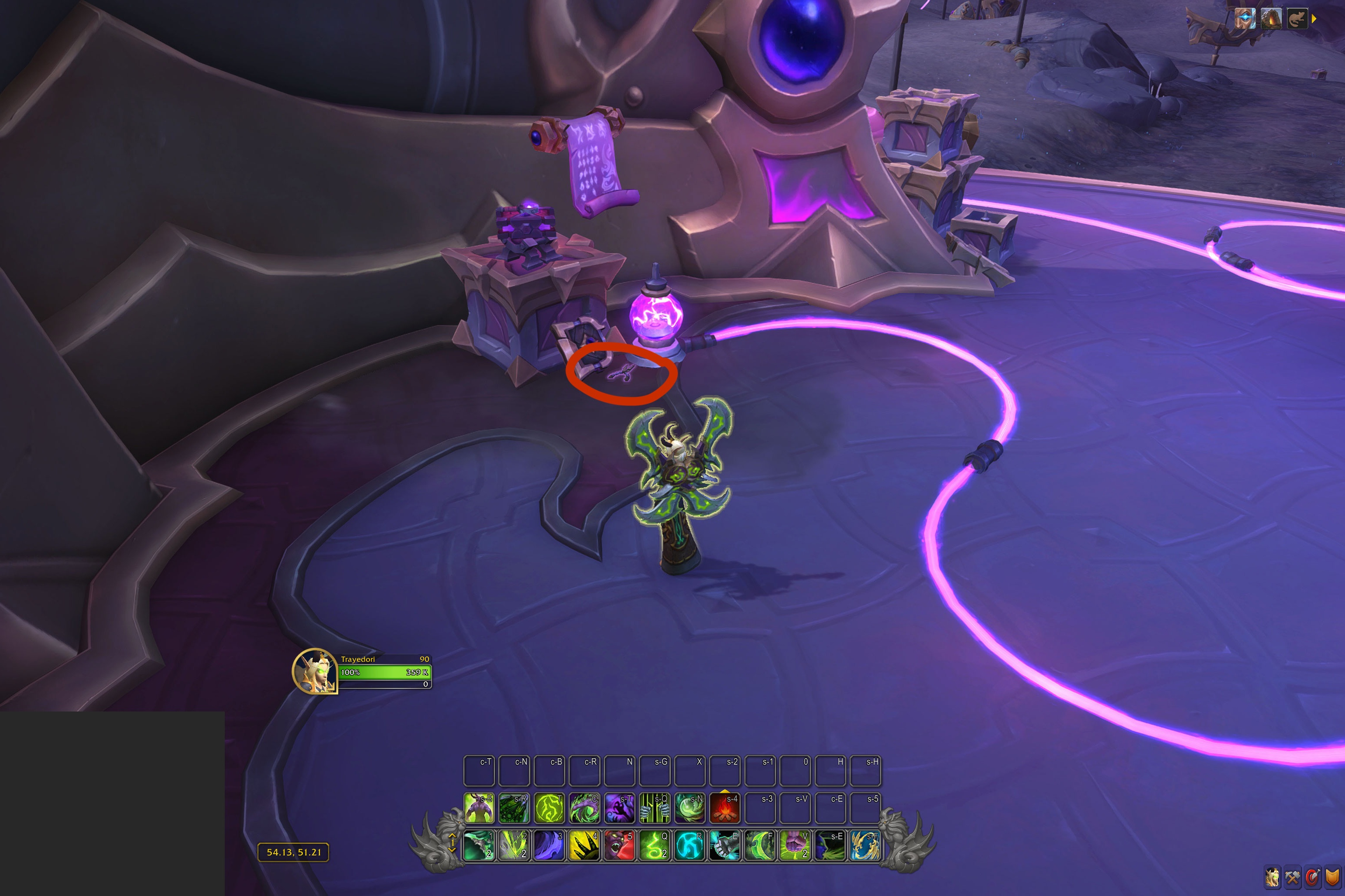
Task: Click the squirrel-shaped minimap addon button
Action: point(1297,19)
